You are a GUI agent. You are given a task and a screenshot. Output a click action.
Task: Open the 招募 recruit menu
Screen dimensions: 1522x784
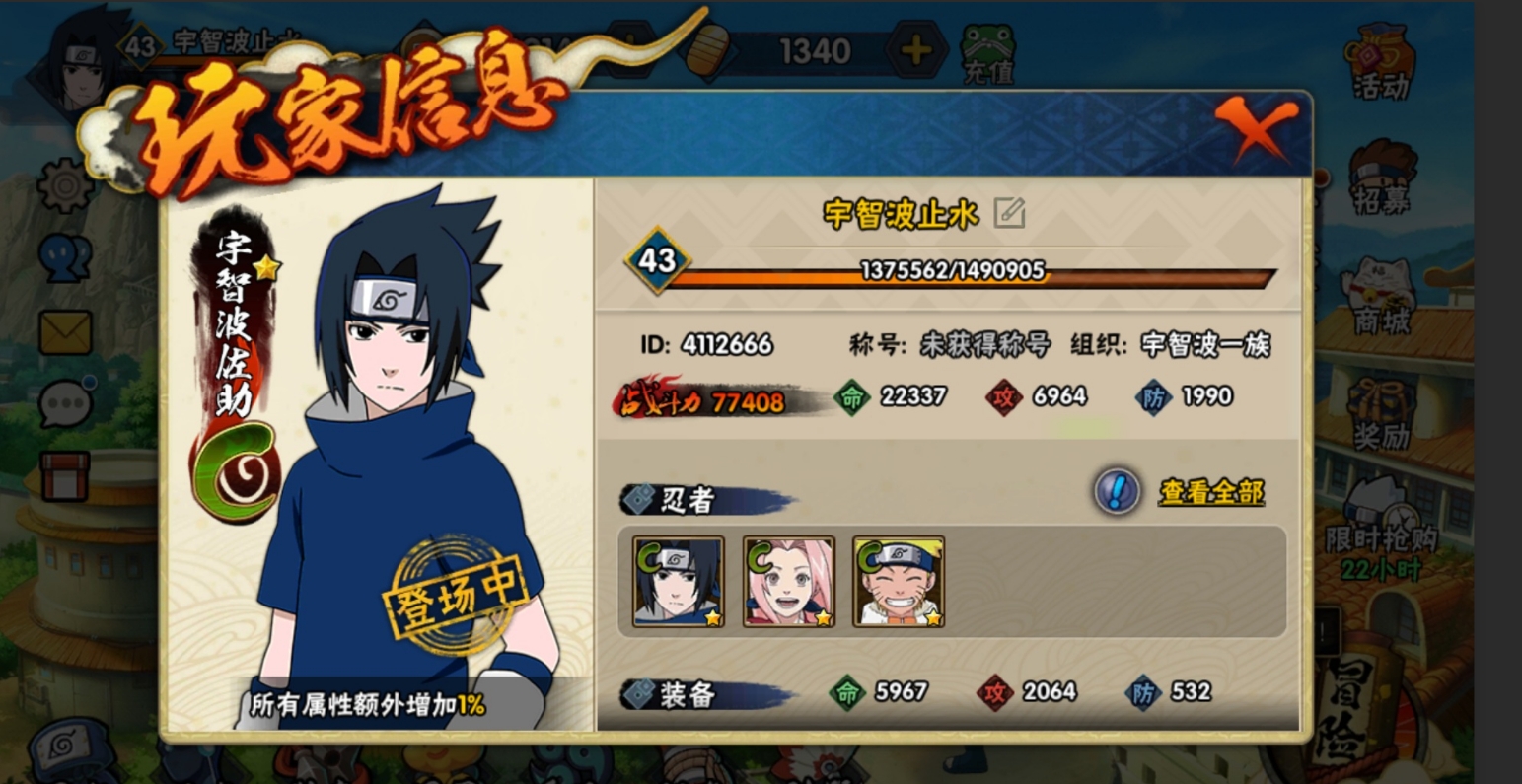pos(1382,178)
